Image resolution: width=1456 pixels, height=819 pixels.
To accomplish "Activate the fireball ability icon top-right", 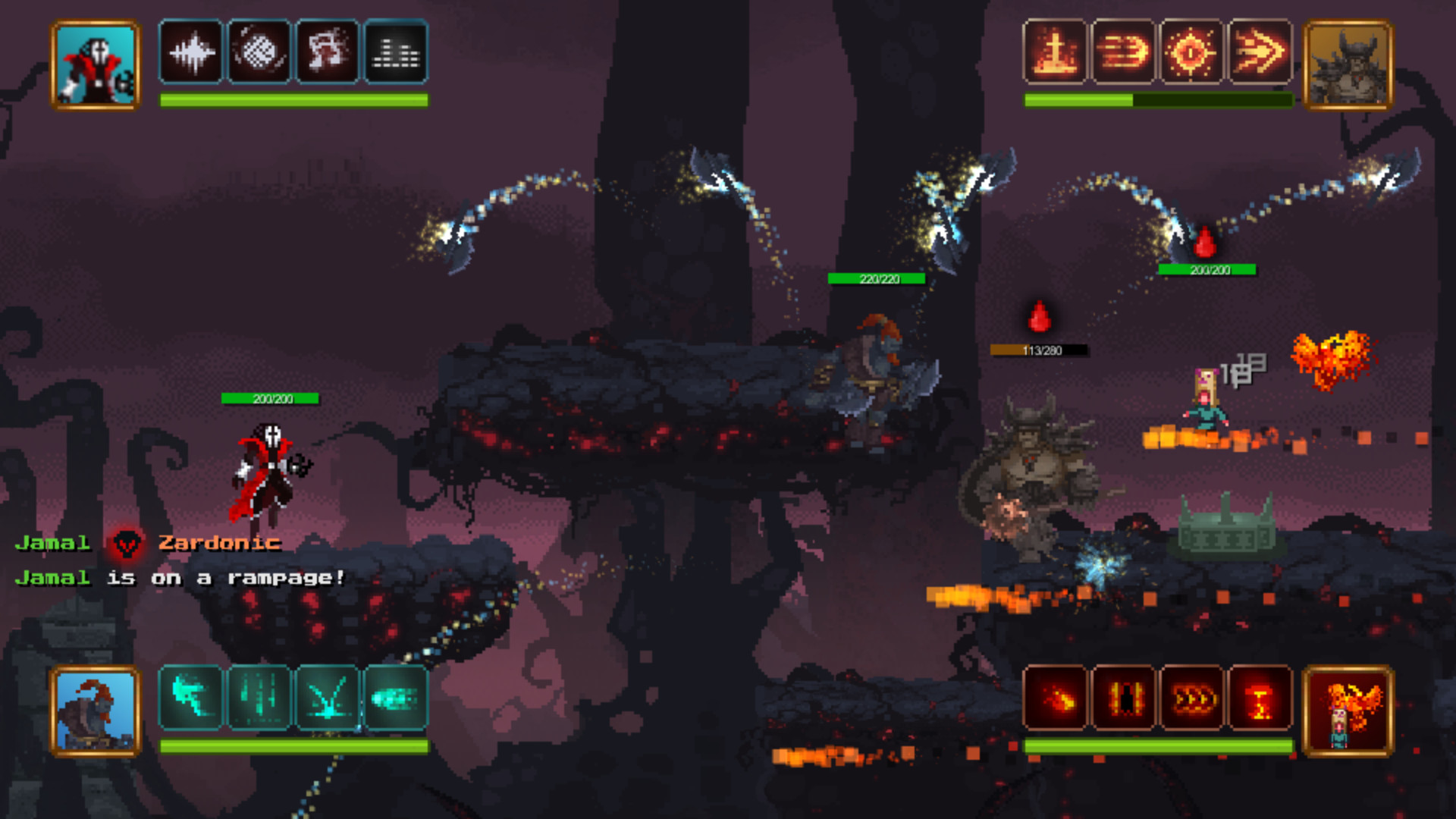I will click(1125, 52).
